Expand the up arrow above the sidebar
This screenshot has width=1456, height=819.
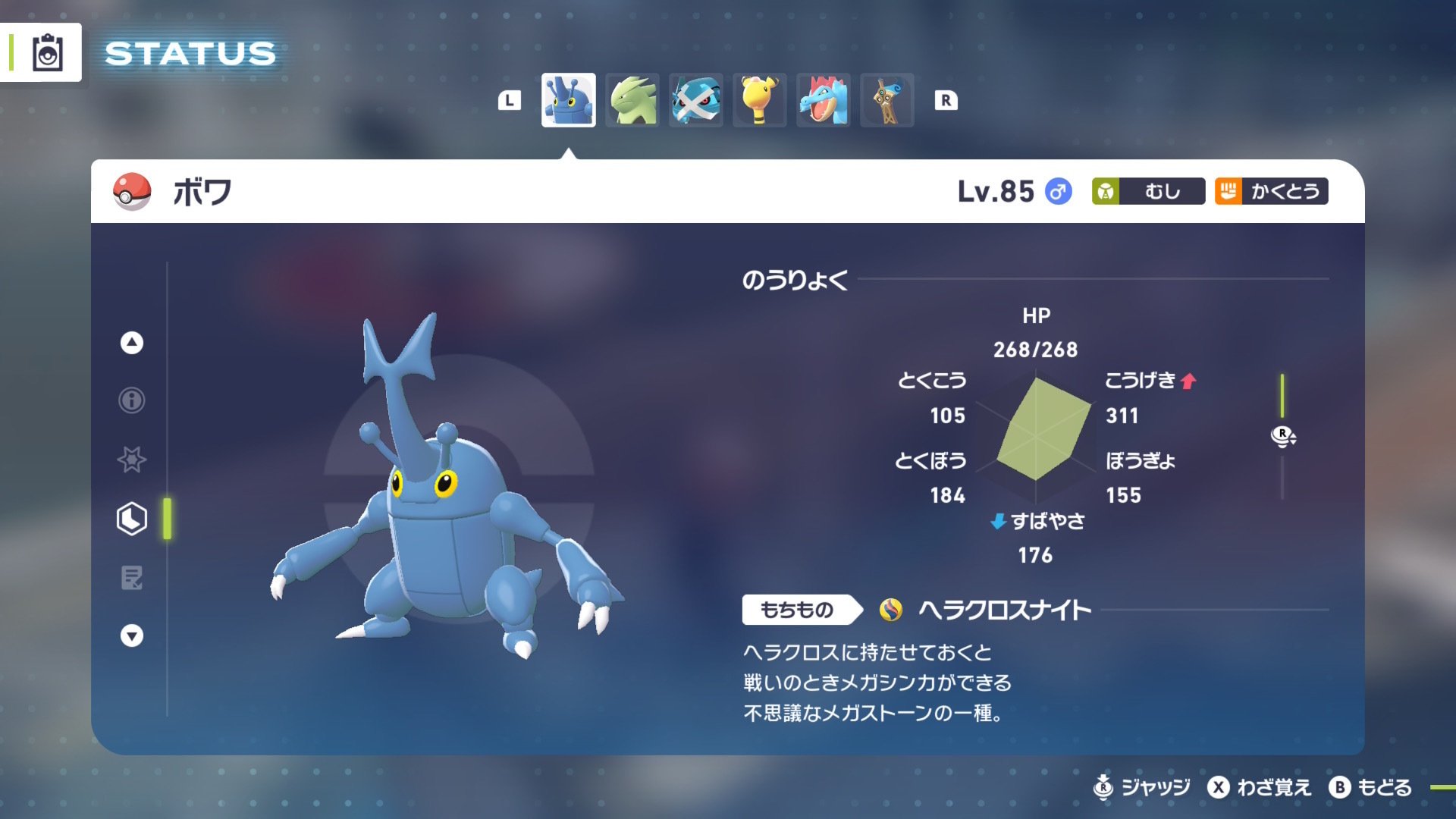coord(130,343)
